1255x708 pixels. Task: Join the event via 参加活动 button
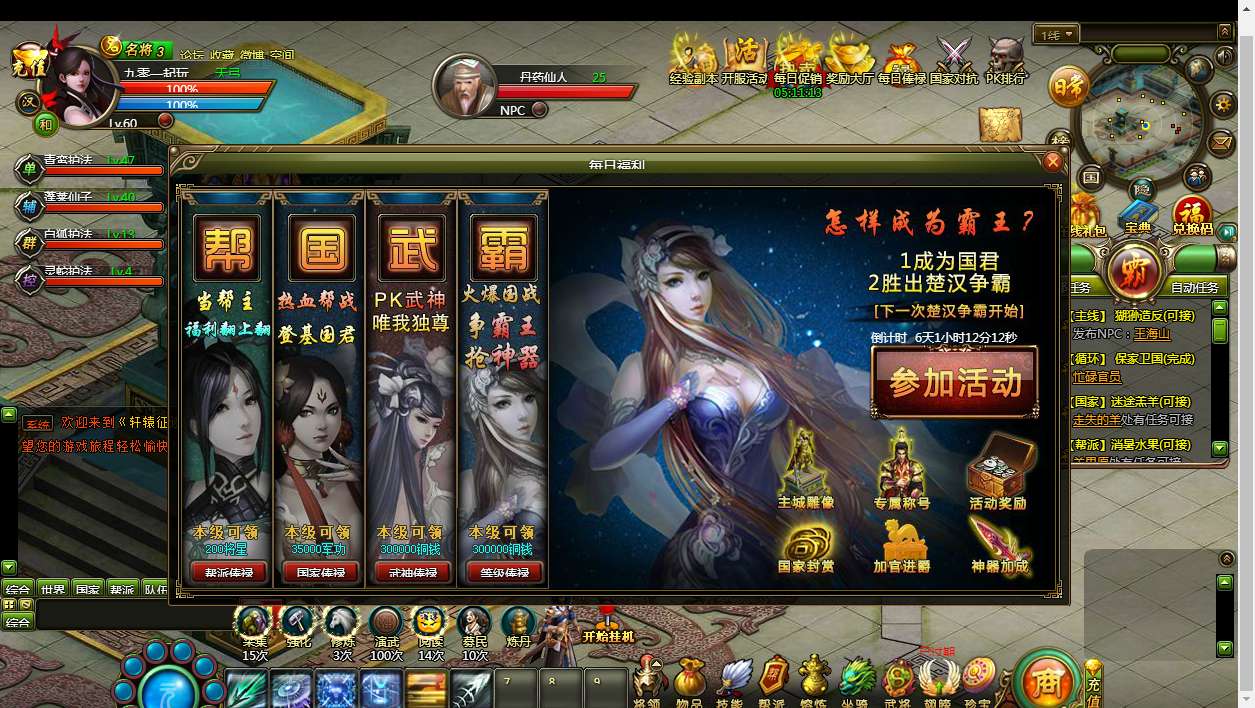pos(955,383)
